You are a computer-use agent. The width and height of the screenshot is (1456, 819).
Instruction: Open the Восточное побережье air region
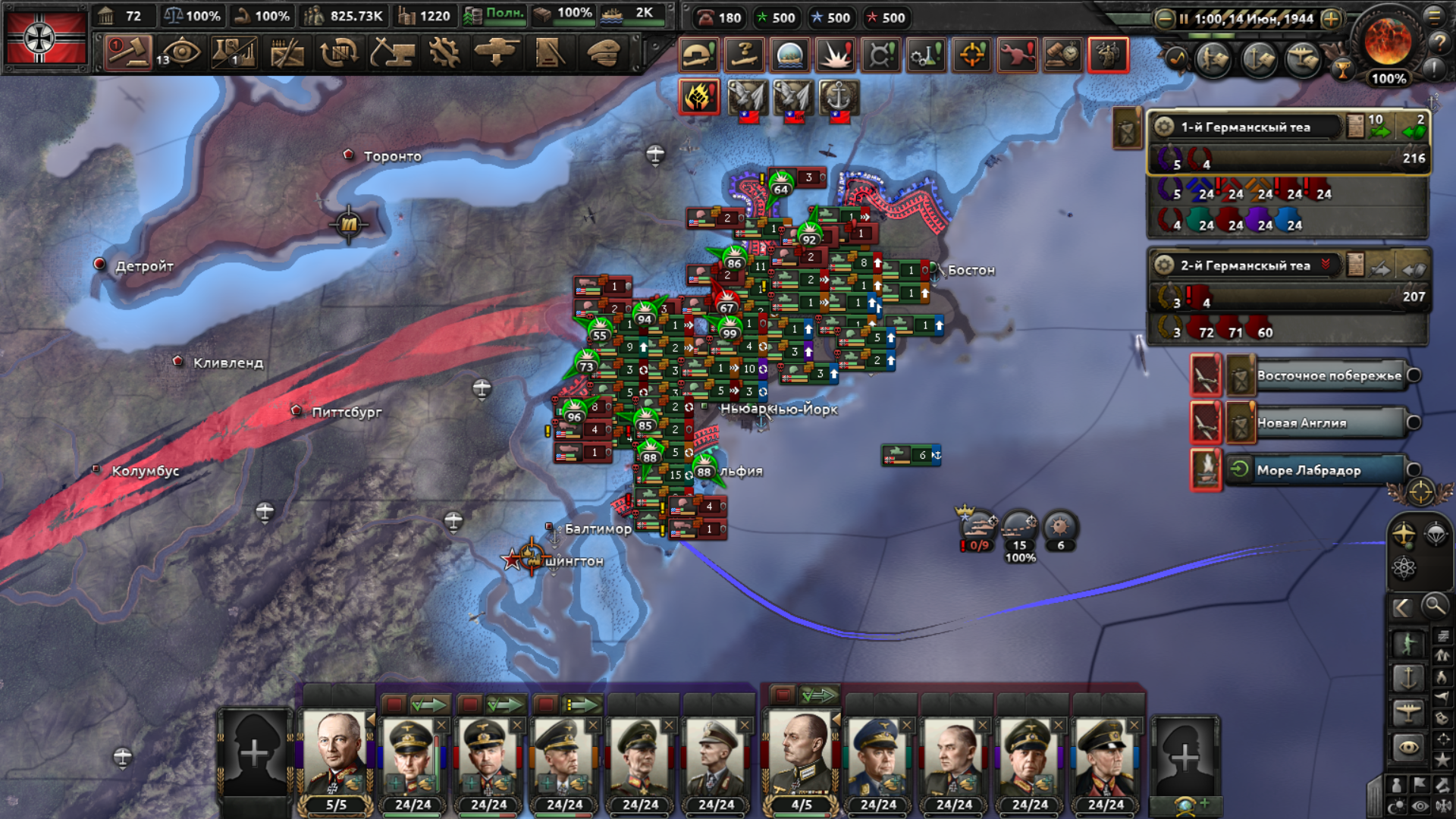pos(1329,376)
